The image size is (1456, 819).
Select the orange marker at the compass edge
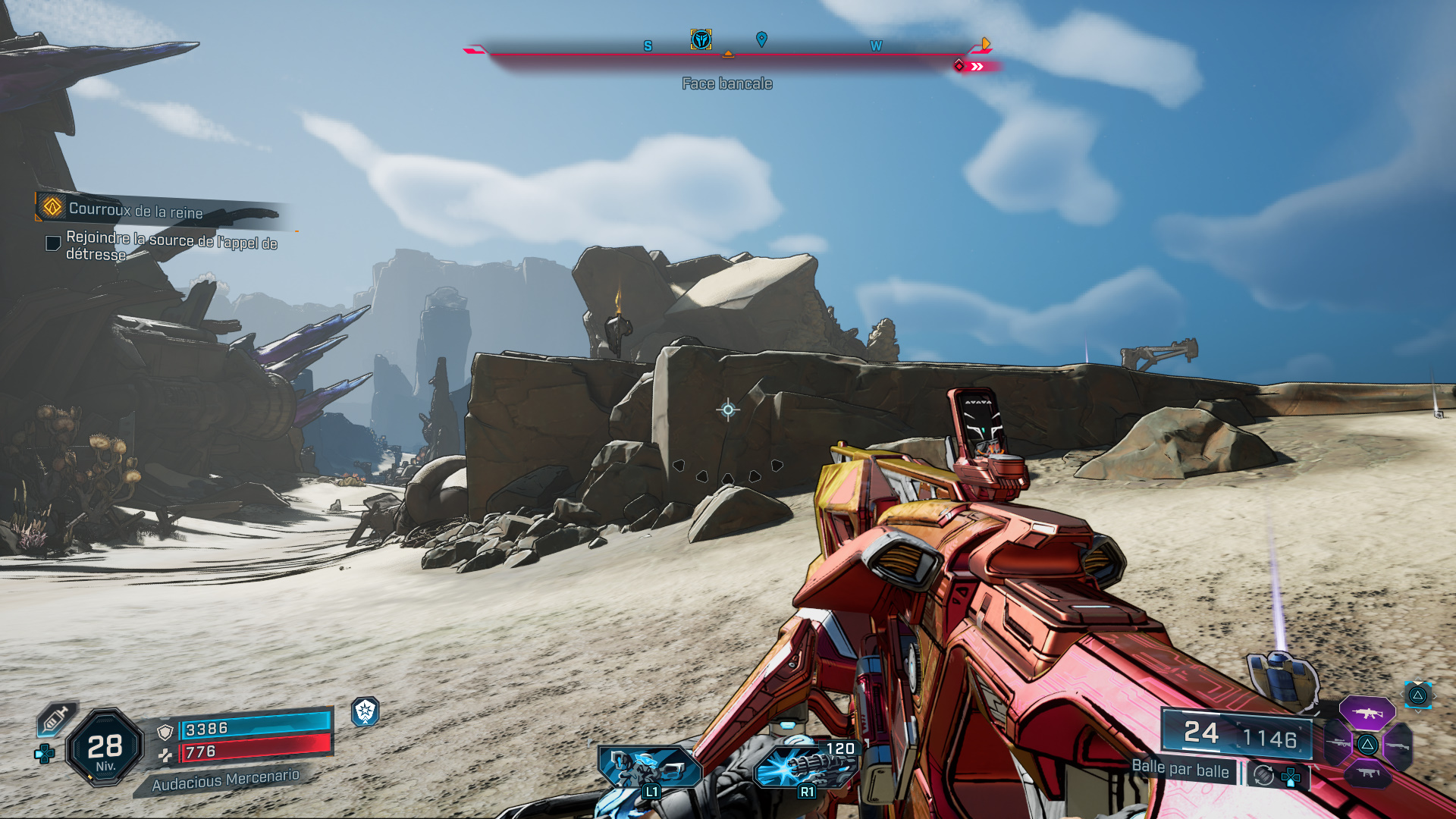click(985, 44)
